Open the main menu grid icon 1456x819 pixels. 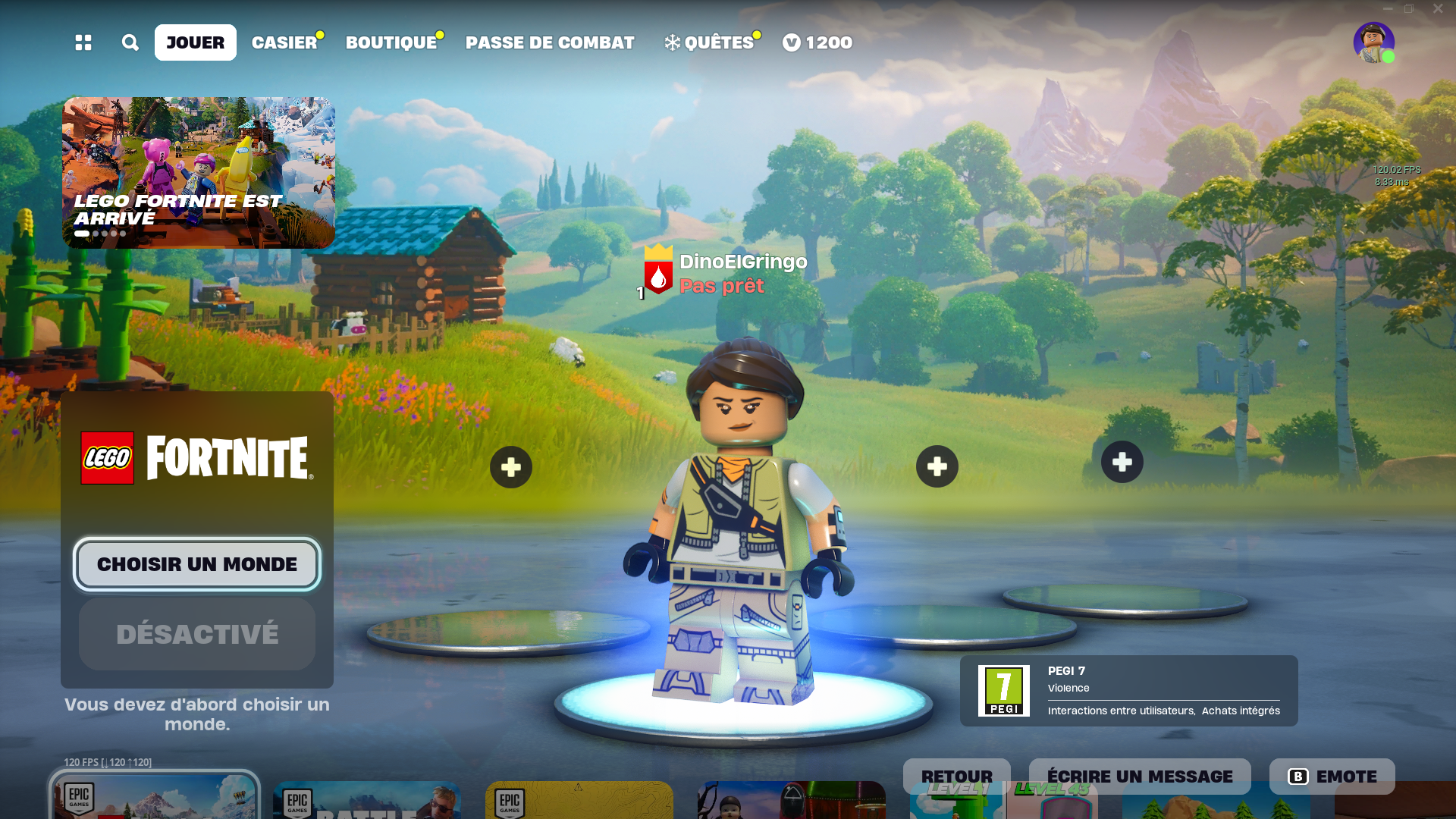tap(83, 42)
